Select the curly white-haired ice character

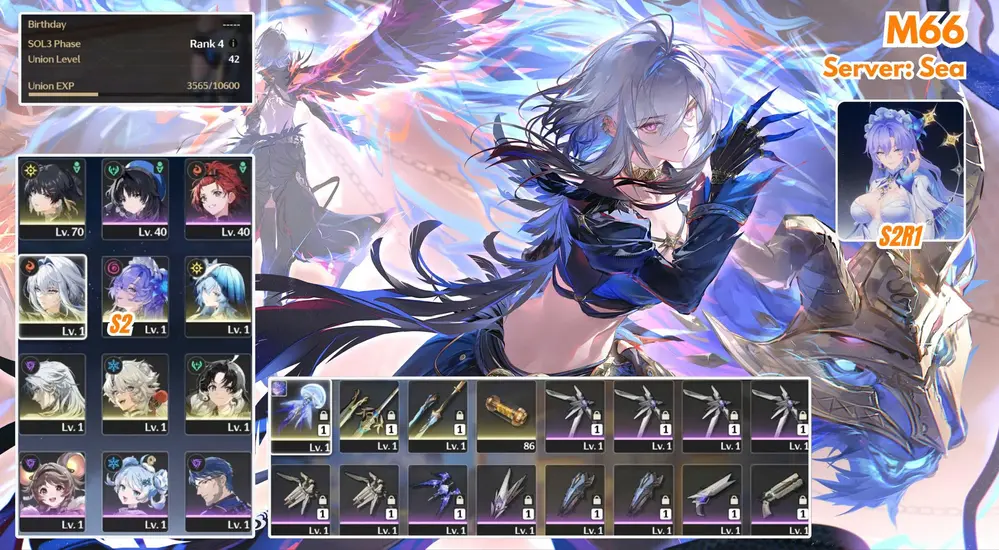coord(135,394)
